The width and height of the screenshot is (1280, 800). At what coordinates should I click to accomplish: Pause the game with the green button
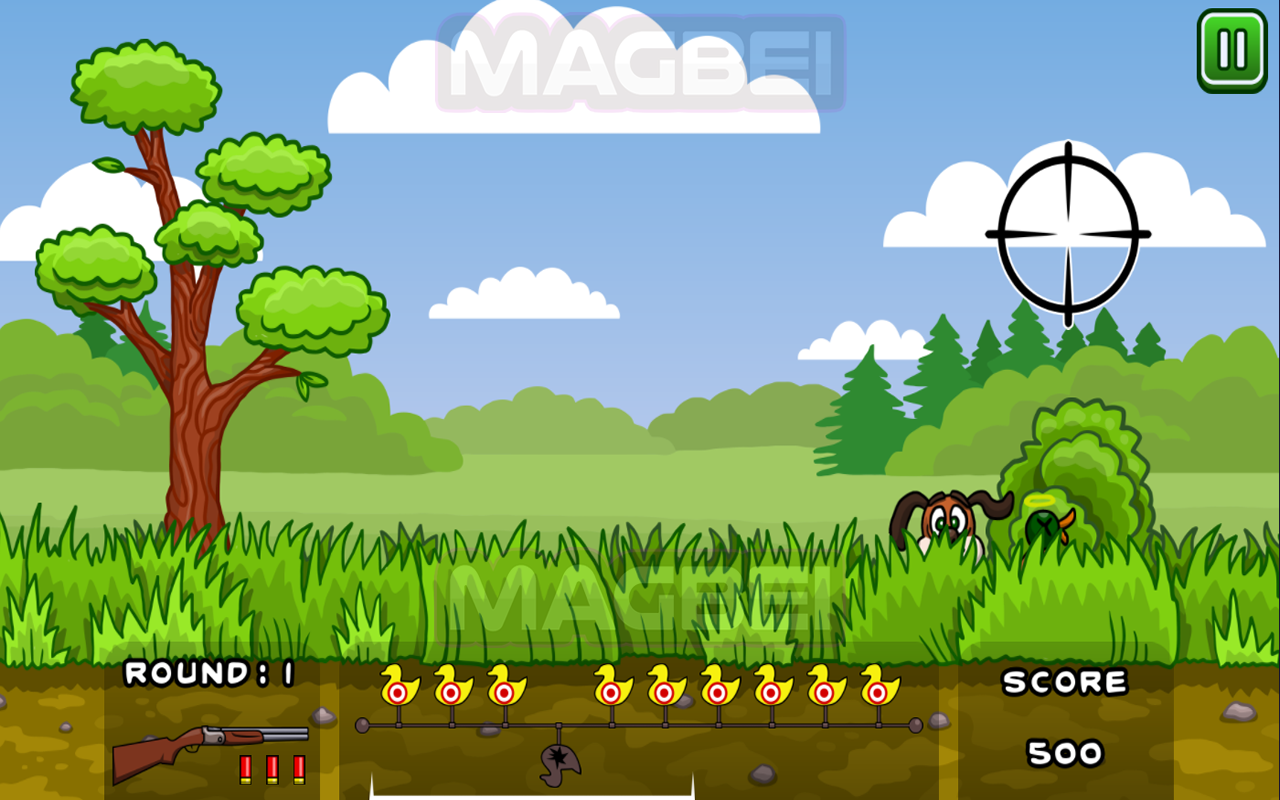1231,50
